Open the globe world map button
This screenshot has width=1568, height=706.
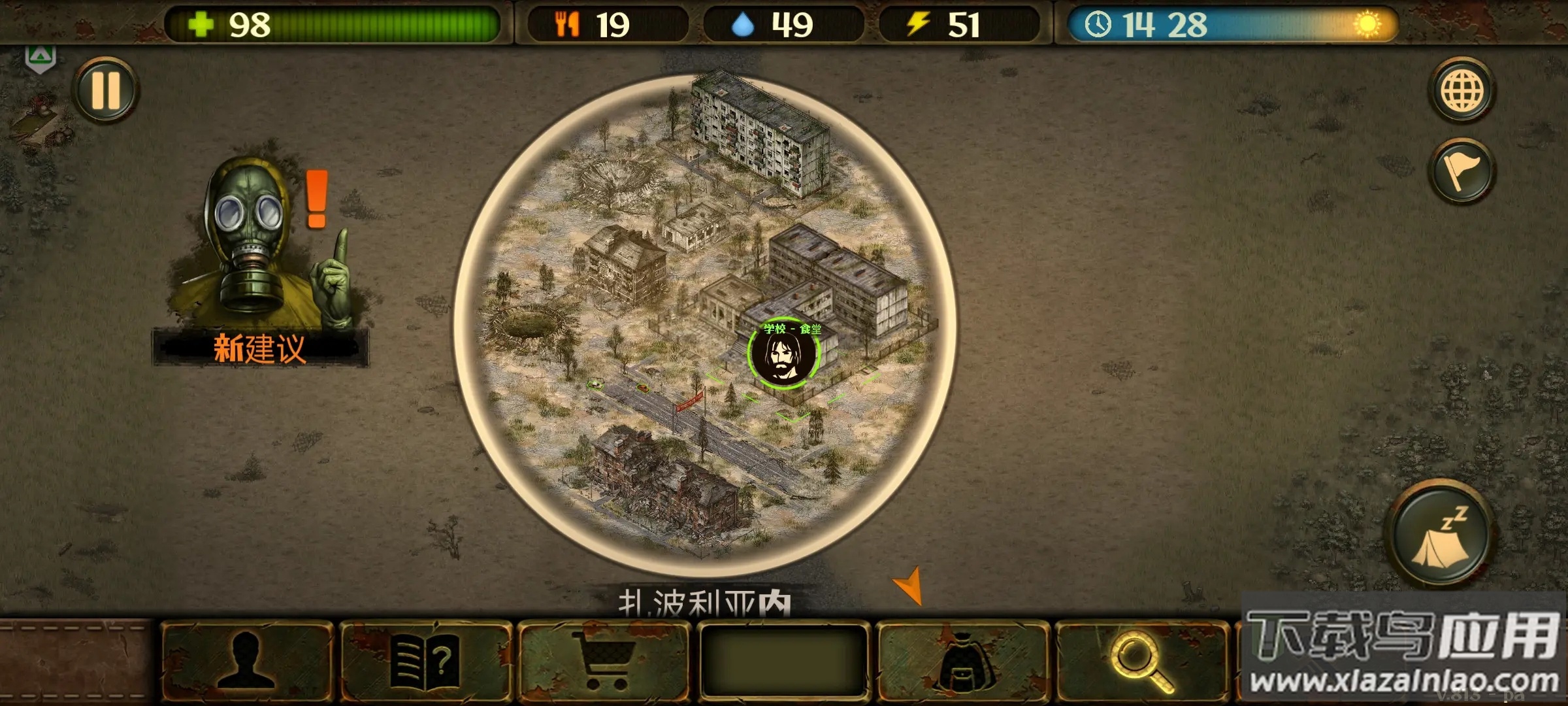1462,90
